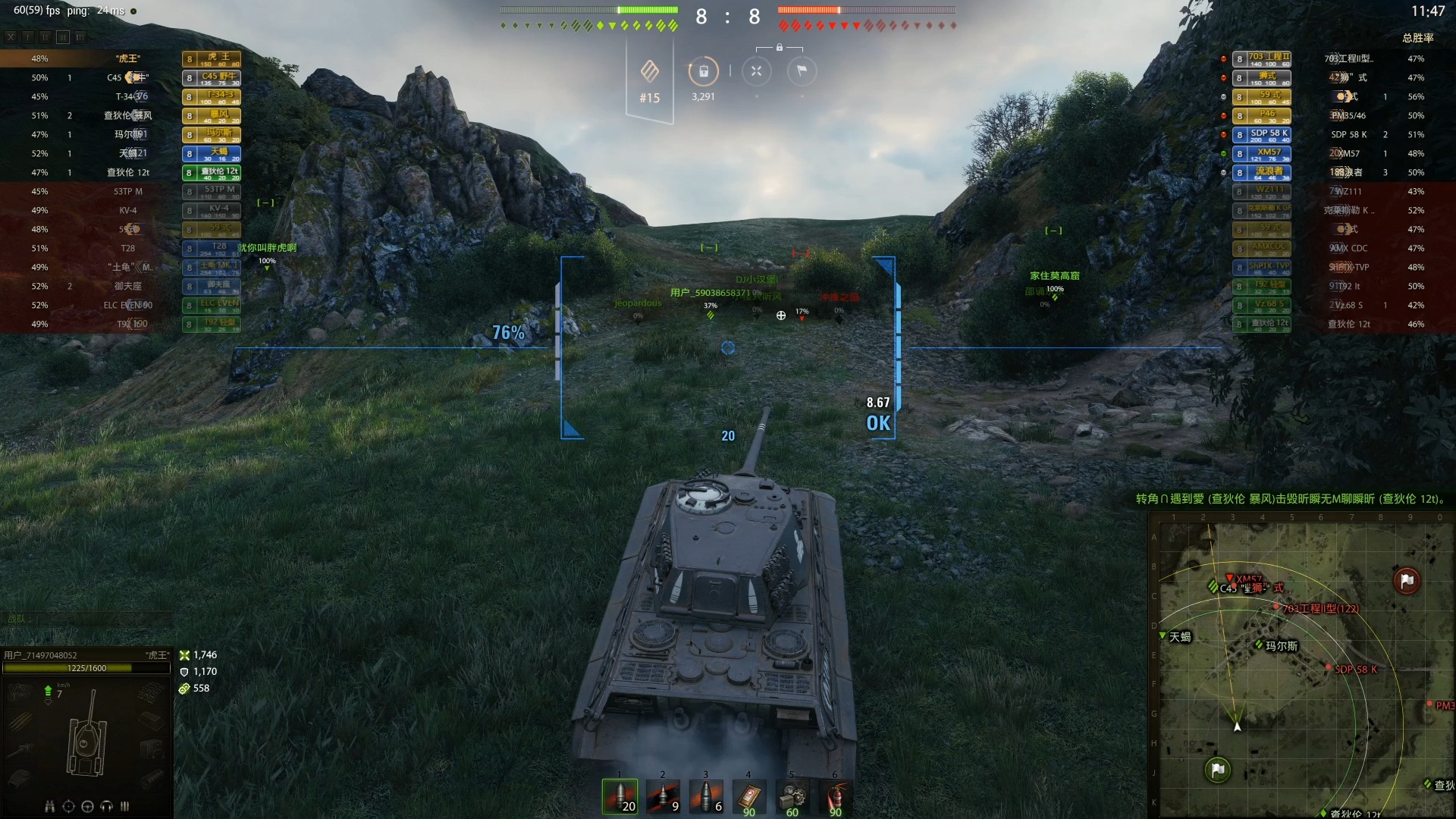Click the crossed-guns icon at top center

point(756,71)
